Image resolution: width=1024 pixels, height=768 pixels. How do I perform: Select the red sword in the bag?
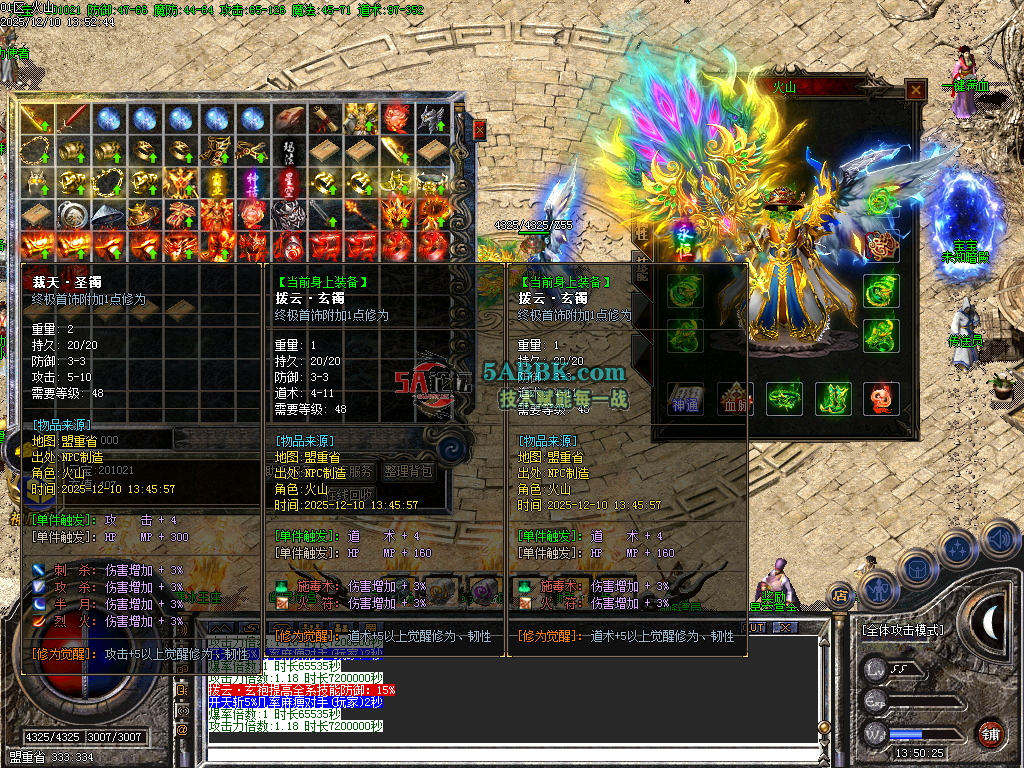coord(73,119)
